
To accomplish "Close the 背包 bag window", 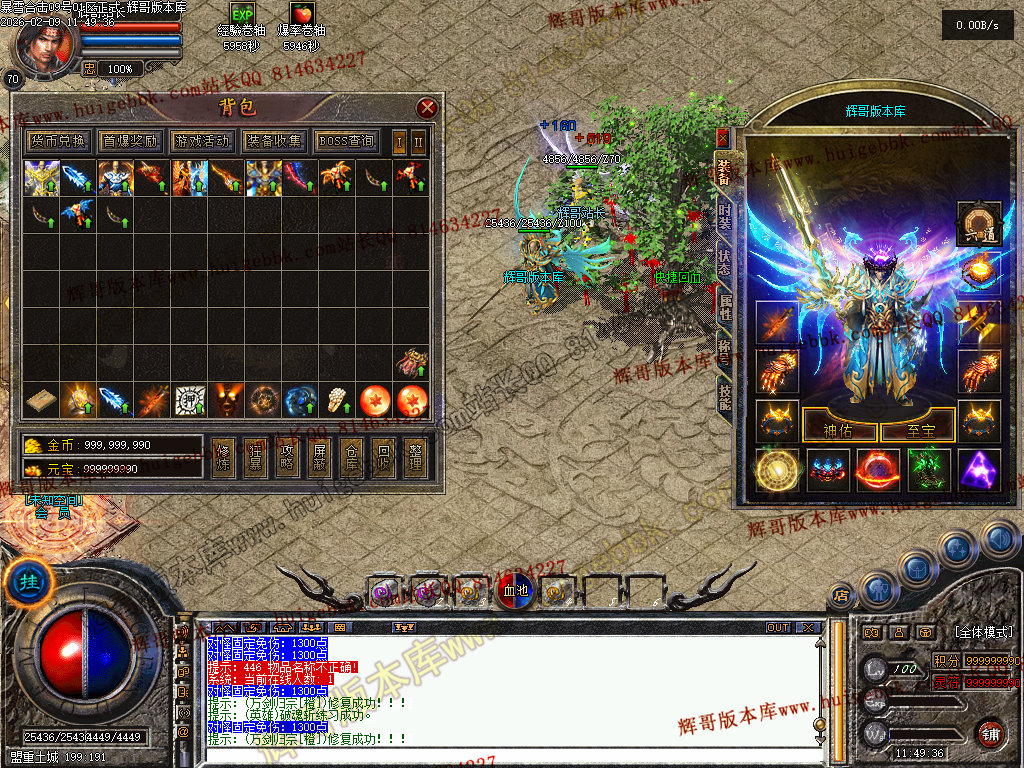I will tap(427, 108).
